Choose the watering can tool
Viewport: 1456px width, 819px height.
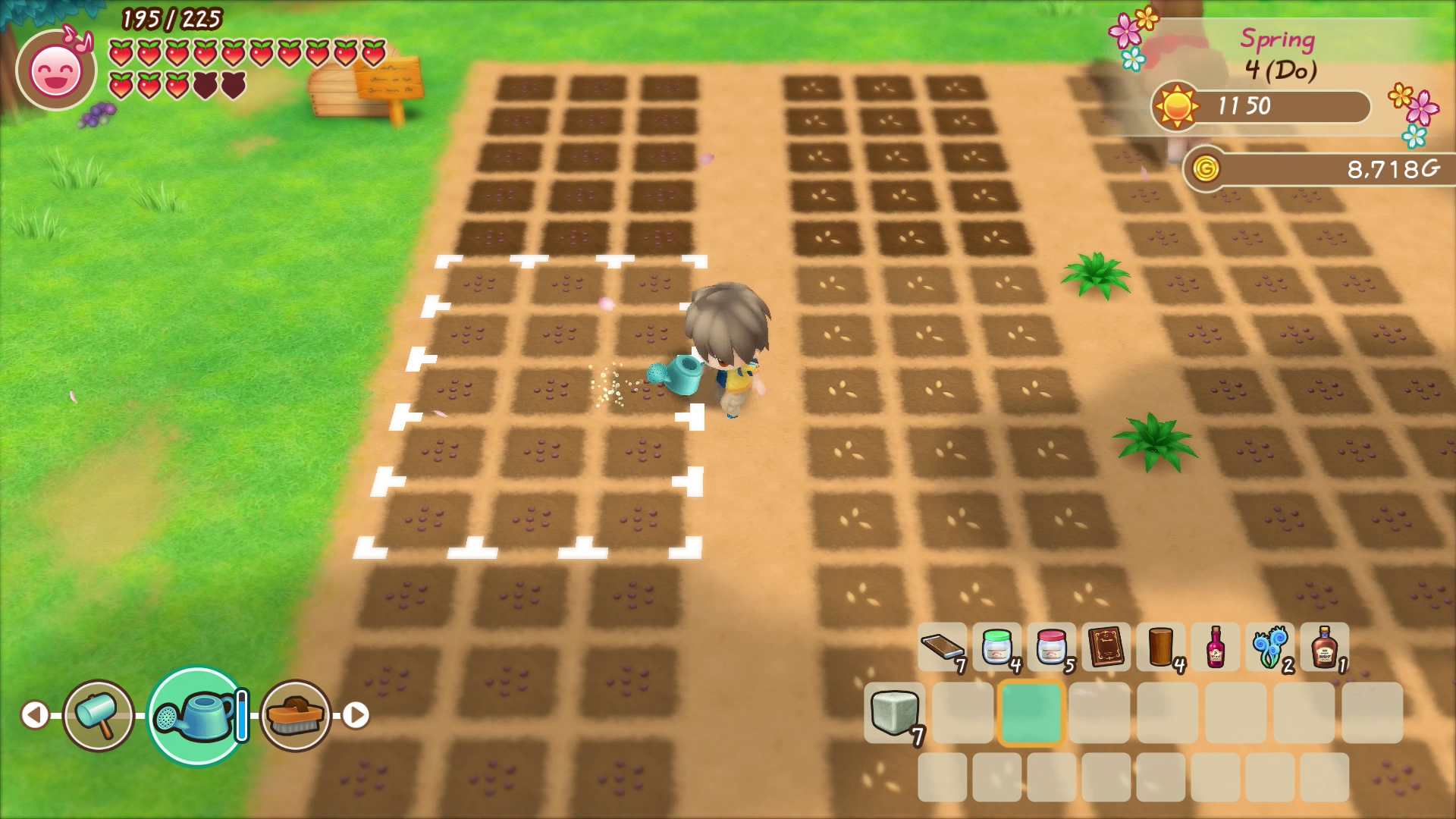(196, 715)
